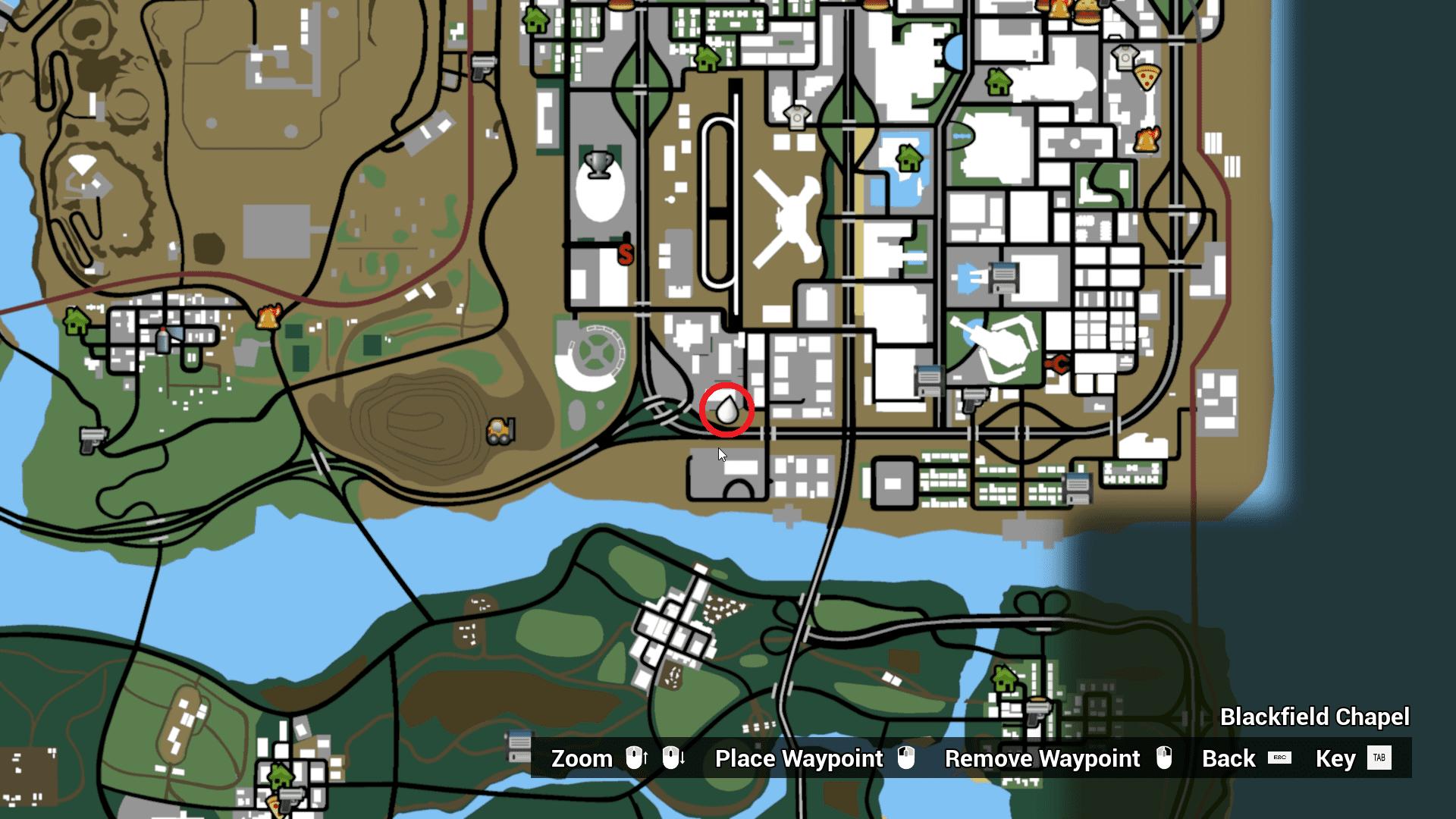
Task: Click the Well Stacked Pizza restaurant icon
Action: coord(1147,77)
